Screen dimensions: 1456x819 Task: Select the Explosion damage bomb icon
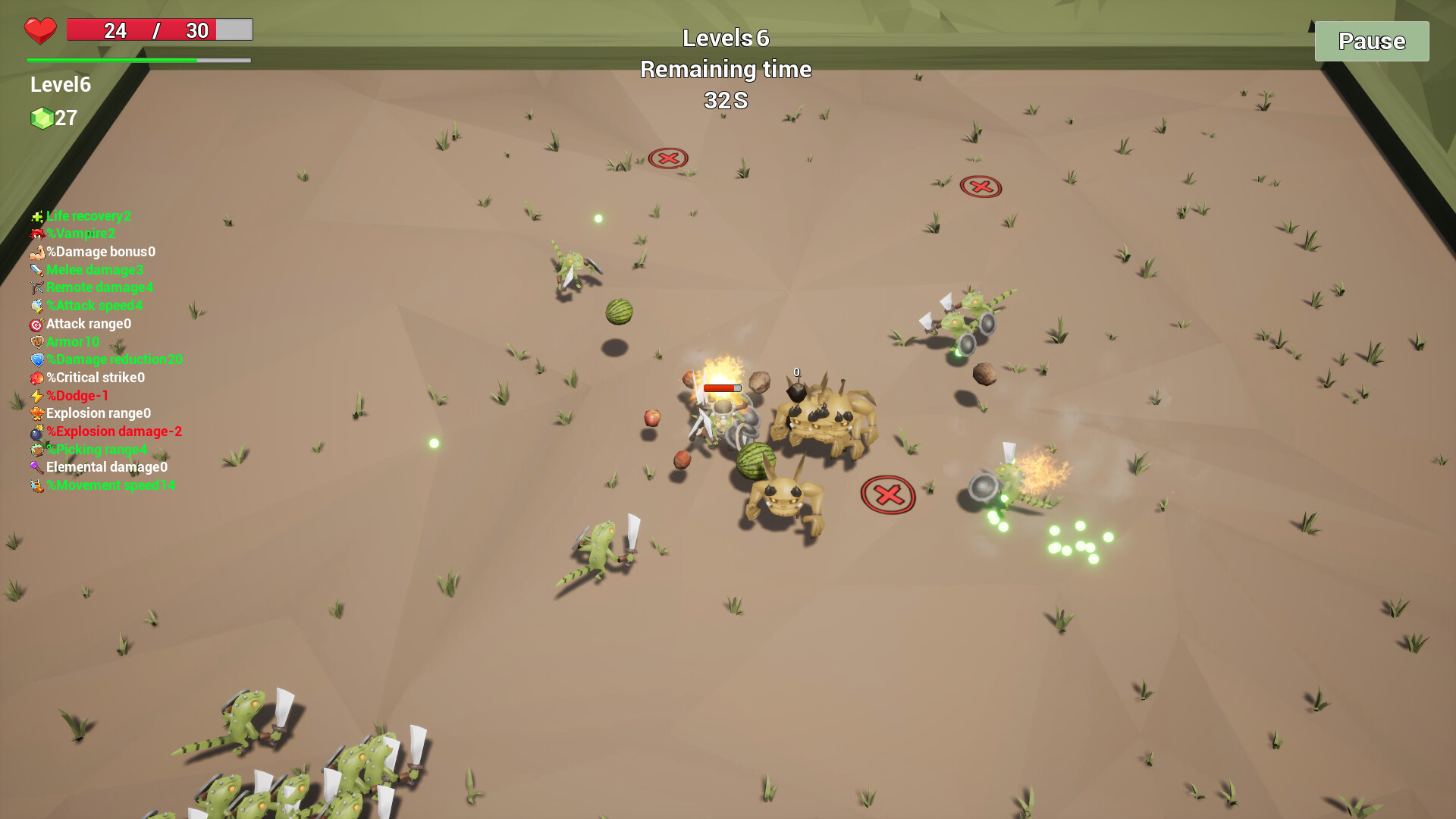(36, 432)
